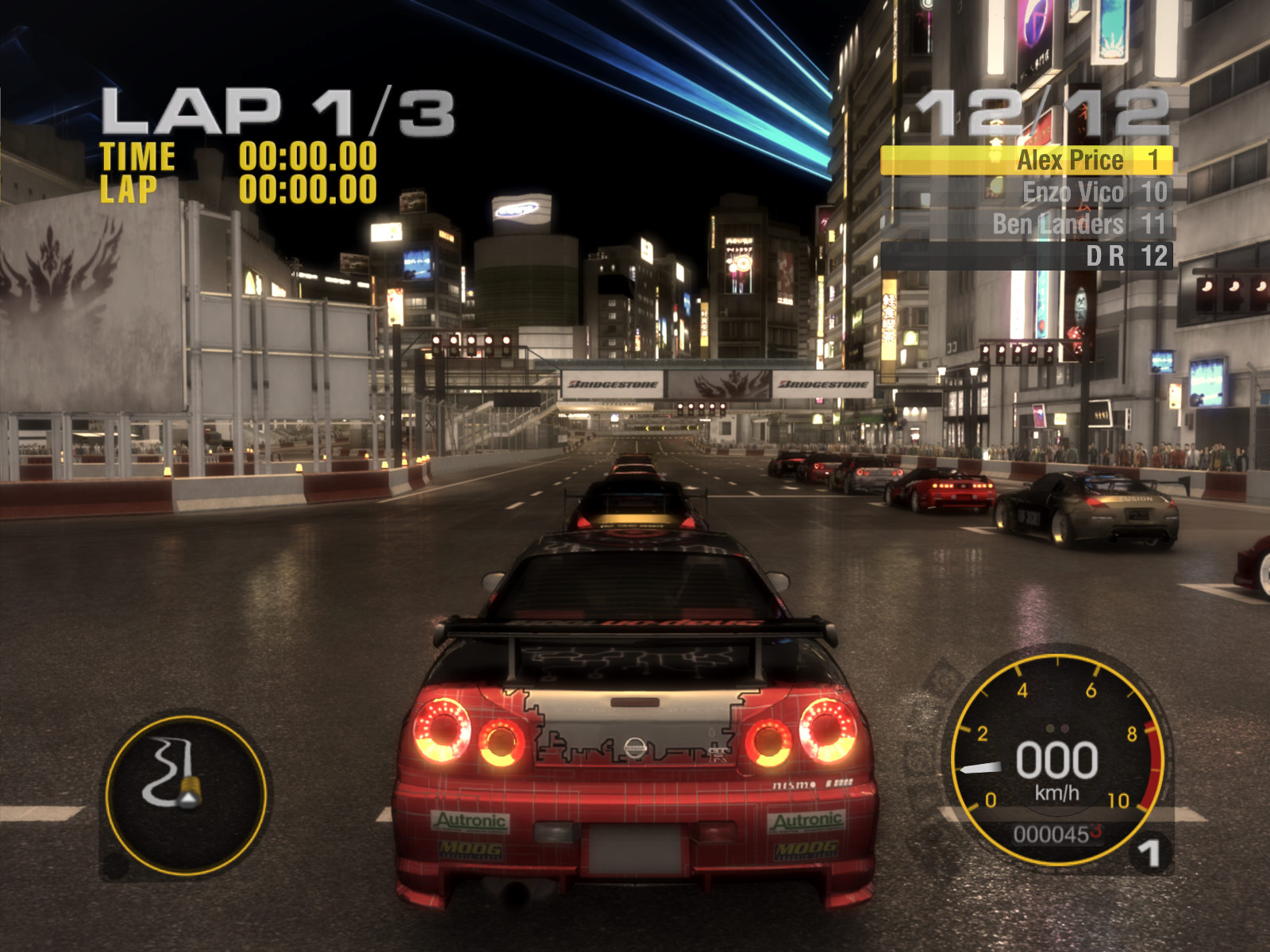Select Alex Price in the standings list
This screenshot has height=952, width=1270.
tap(1026, 160)
